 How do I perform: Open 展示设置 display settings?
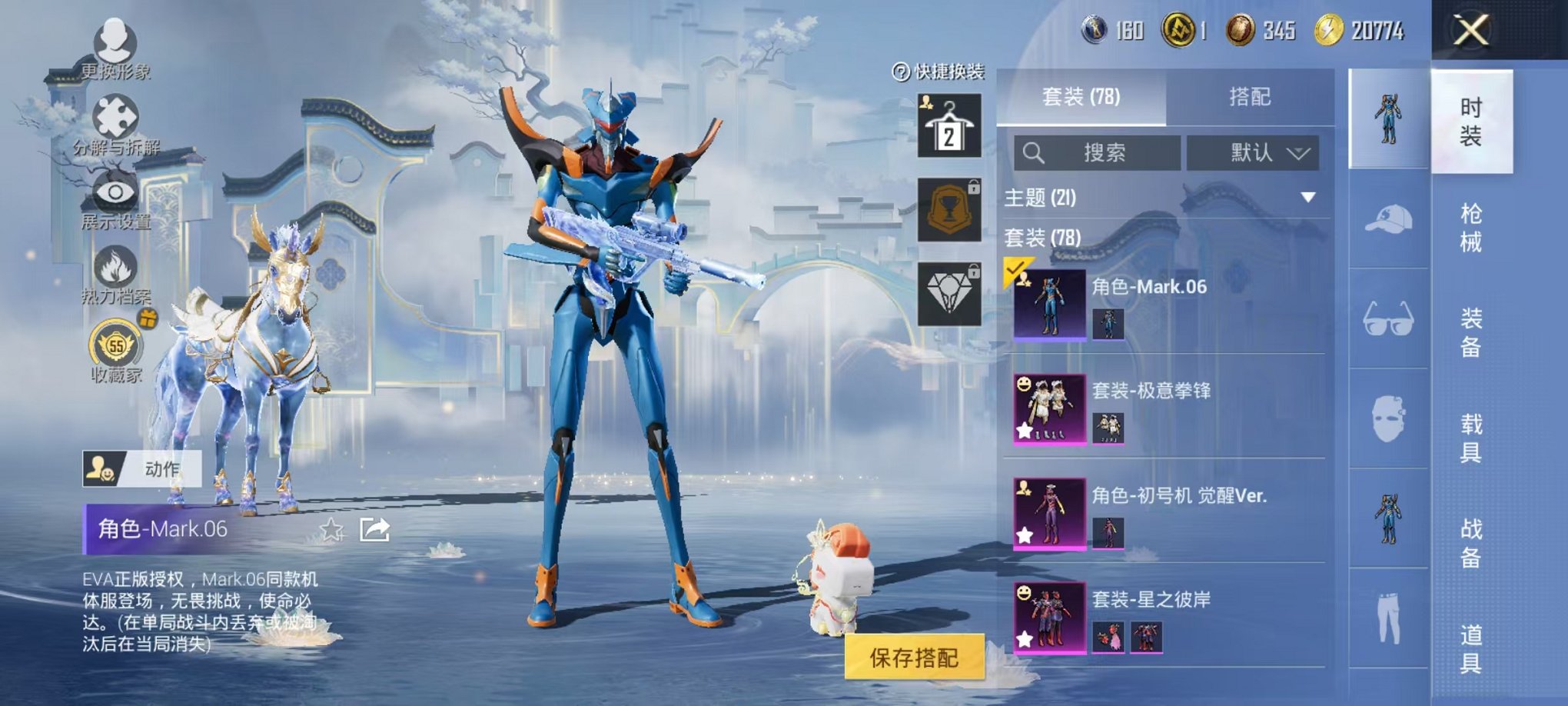(x=115, y=197)
